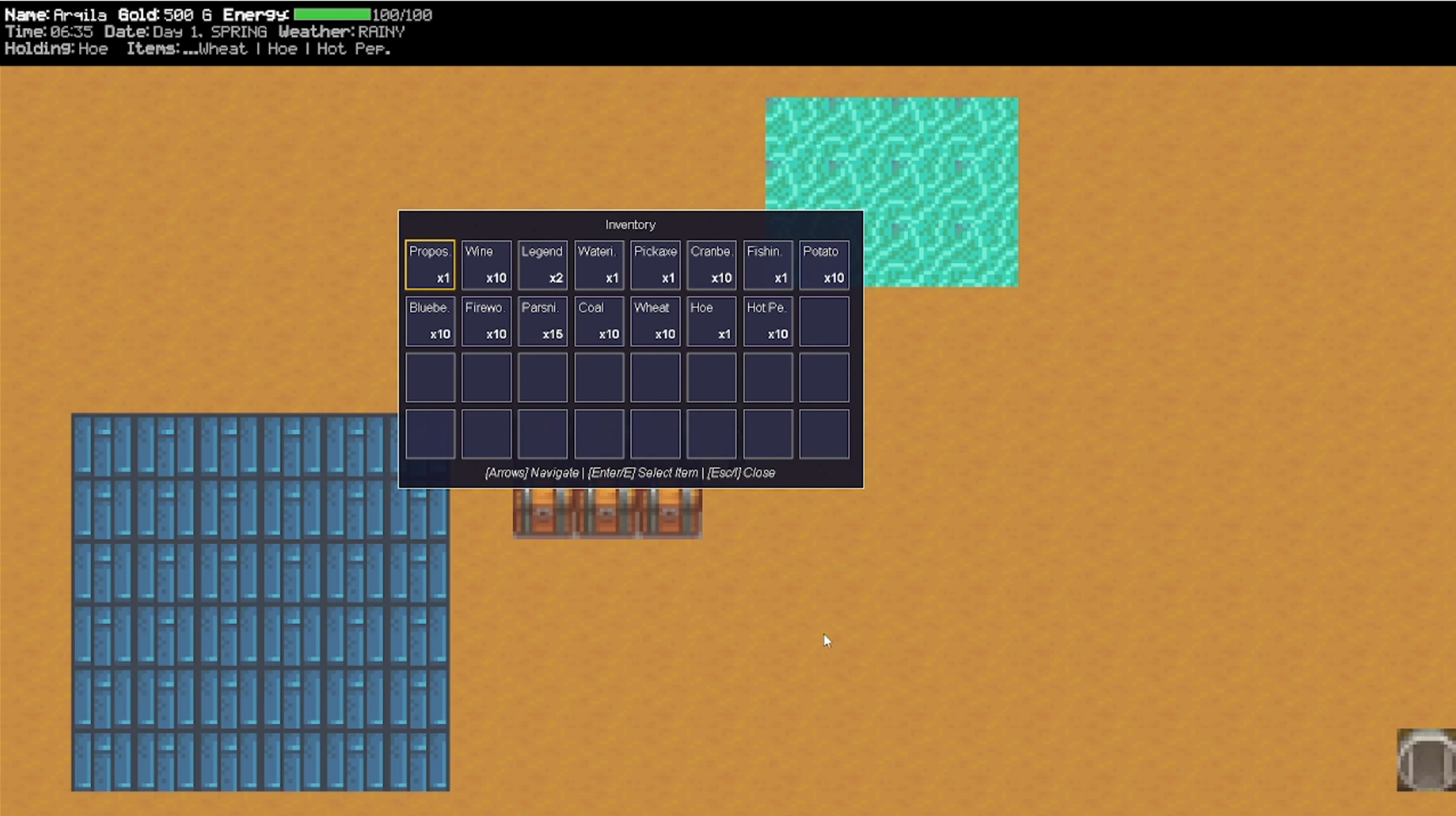Equip the Pickaxe from the inventory
Image resolution: width=1456 pixels, height=816 pixels.
coord(655,265)
